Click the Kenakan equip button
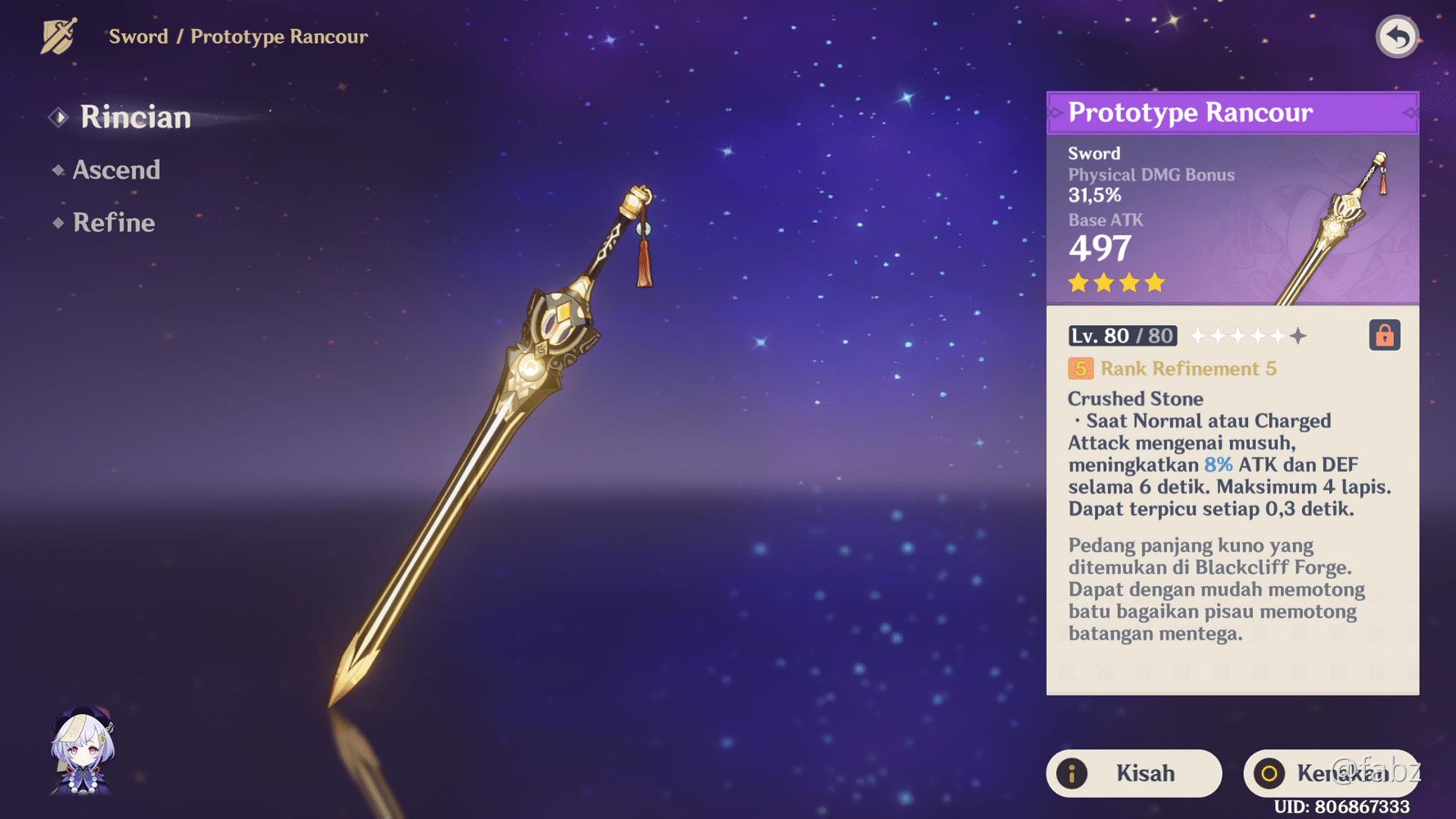Image resolution: width=1456 pixels, height=819 pixels. 1330,773
